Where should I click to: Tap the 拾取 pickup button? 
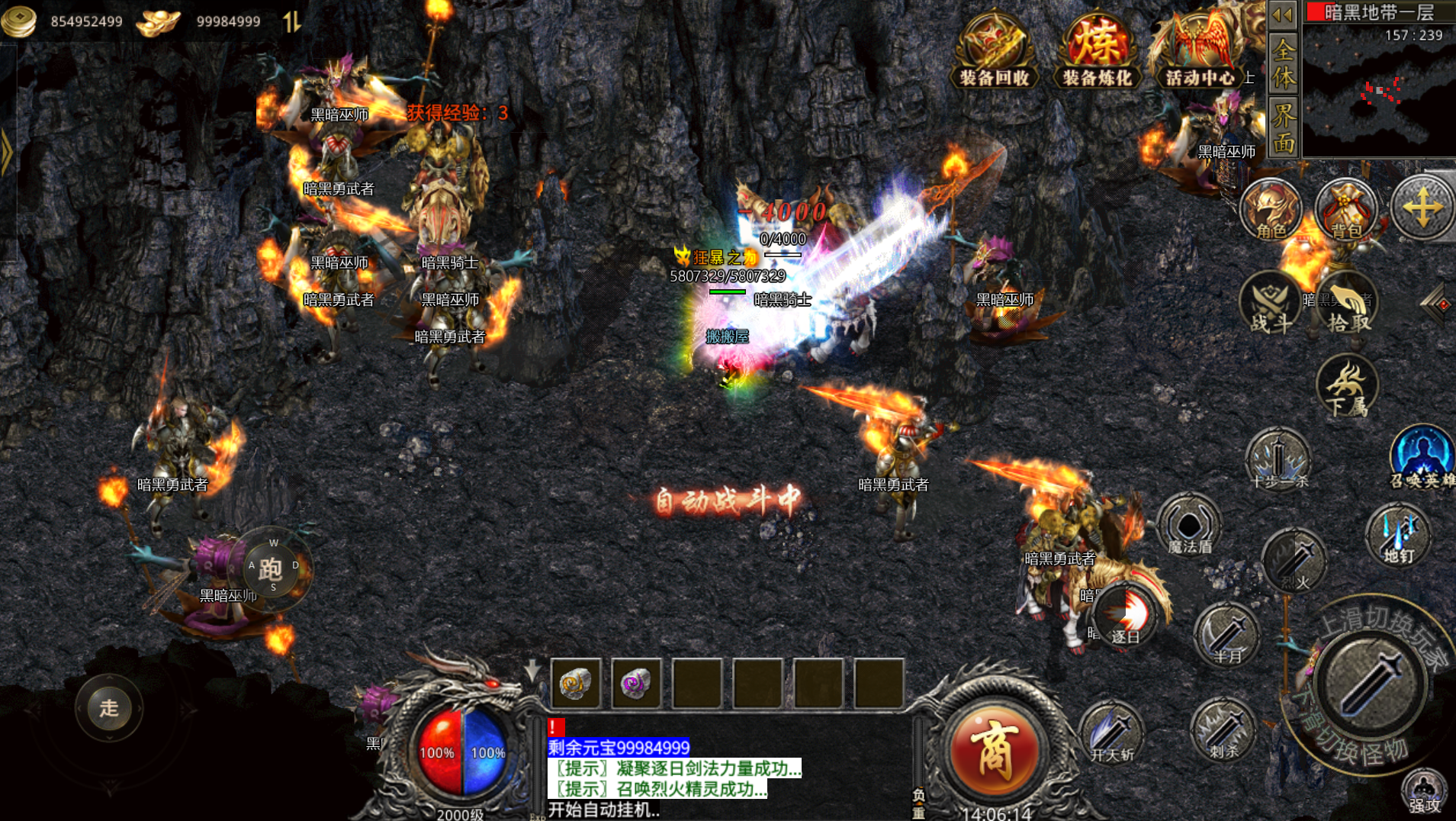click(1348, 305)
